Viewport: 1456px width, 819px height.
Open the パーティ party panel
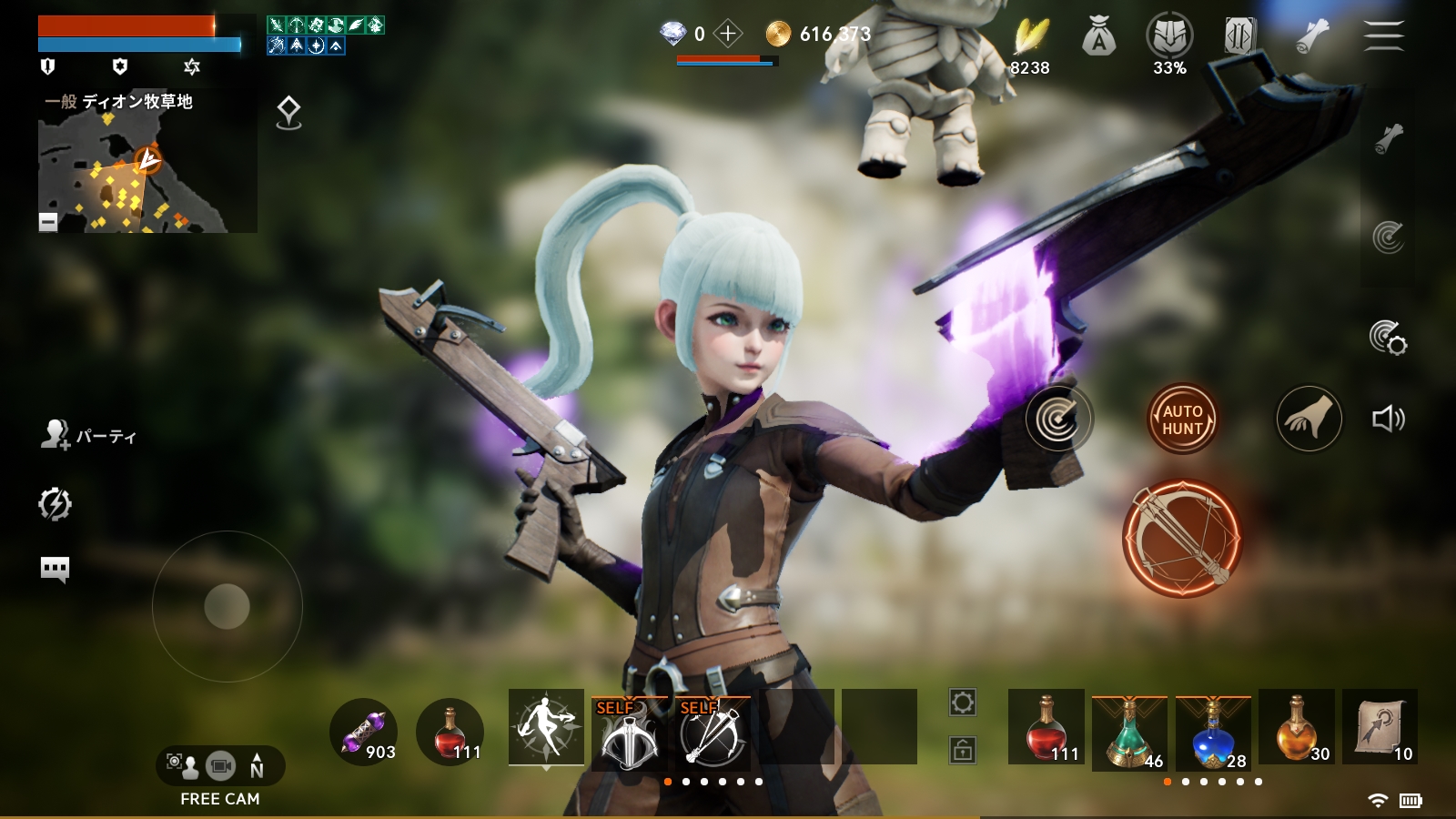(x=88, y=436)
